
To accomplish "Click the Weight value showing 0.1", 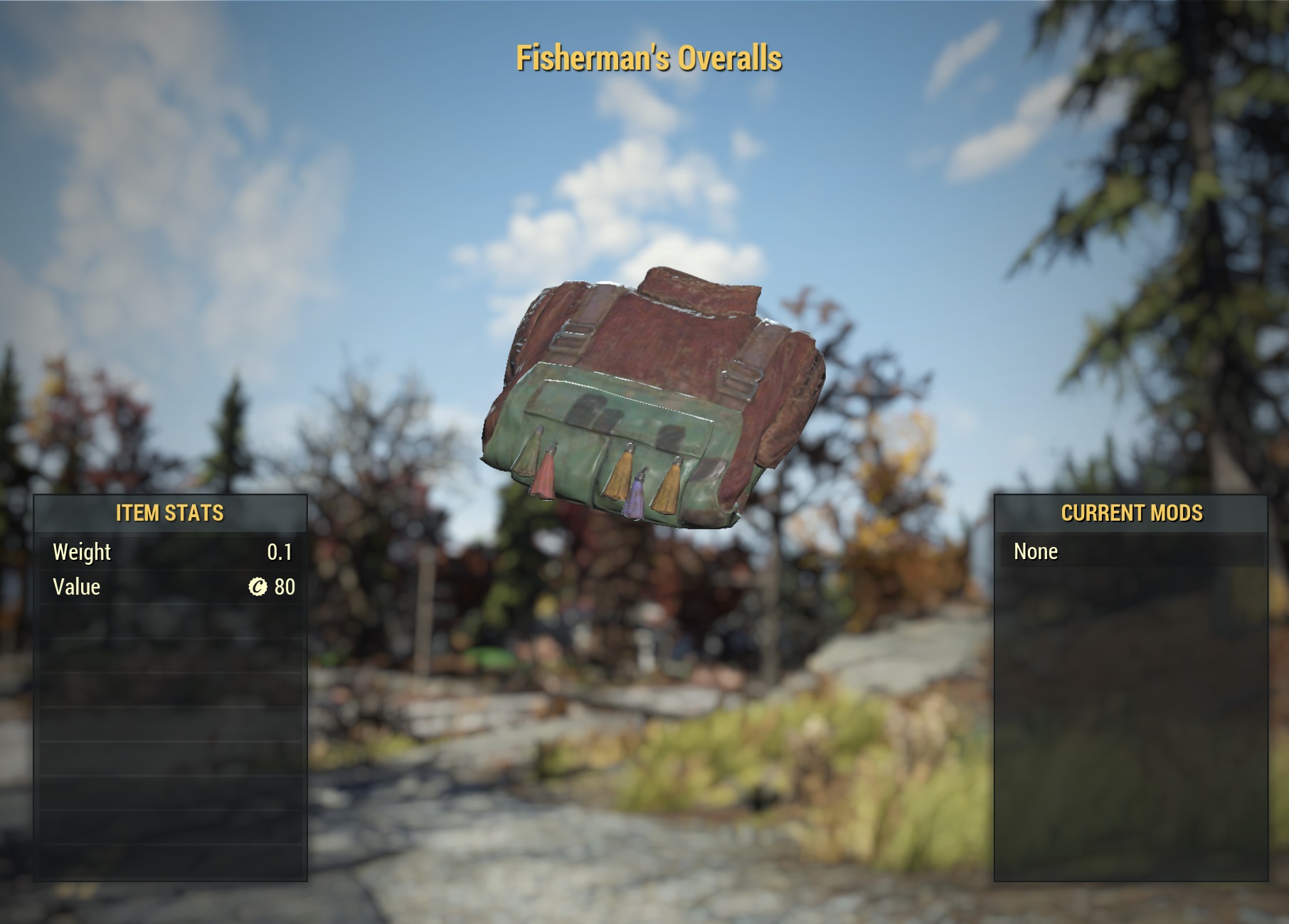I will 281,551.
